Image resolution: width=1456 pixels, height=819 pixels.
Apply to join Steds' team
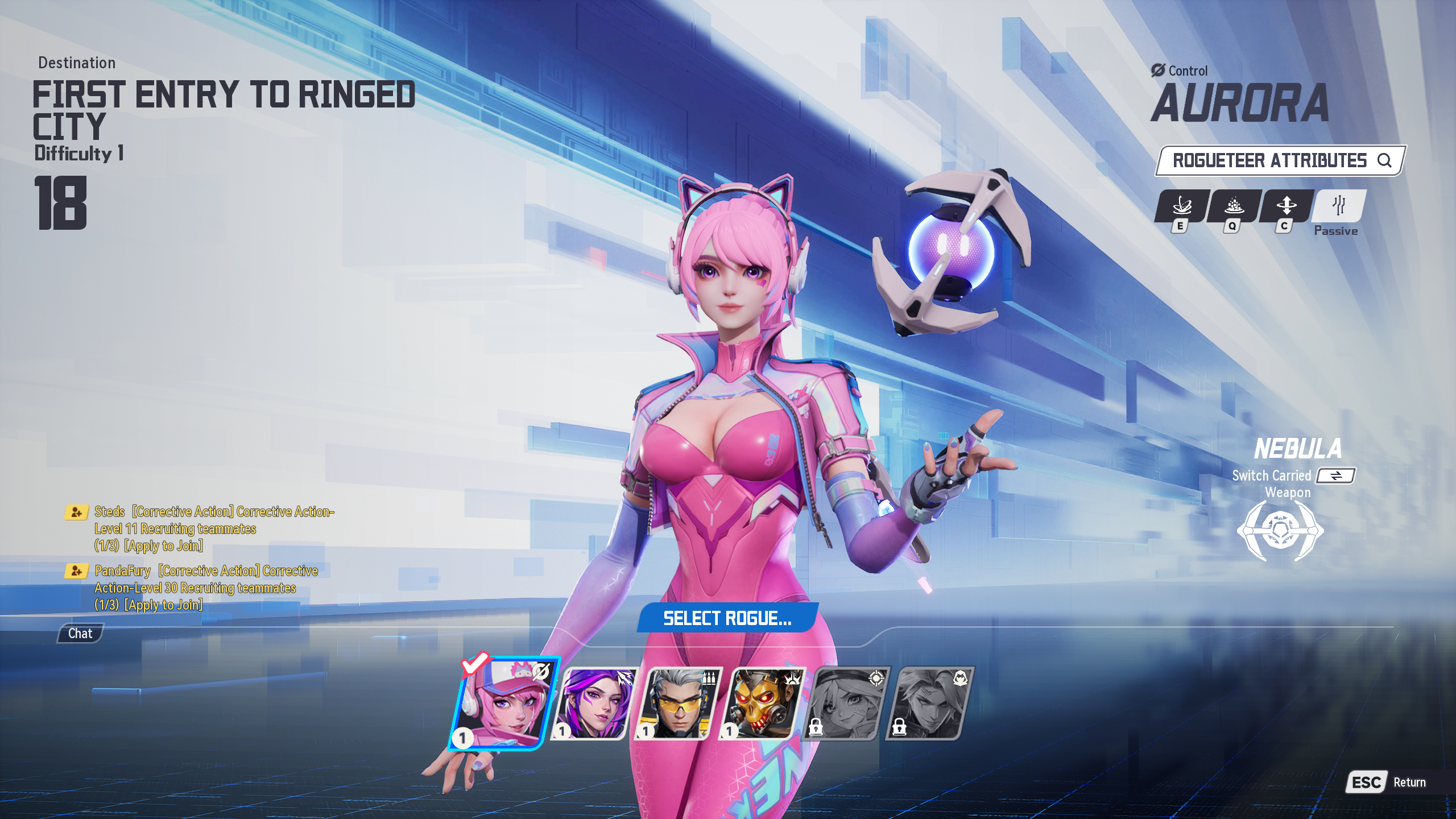(x=164, y=546)
